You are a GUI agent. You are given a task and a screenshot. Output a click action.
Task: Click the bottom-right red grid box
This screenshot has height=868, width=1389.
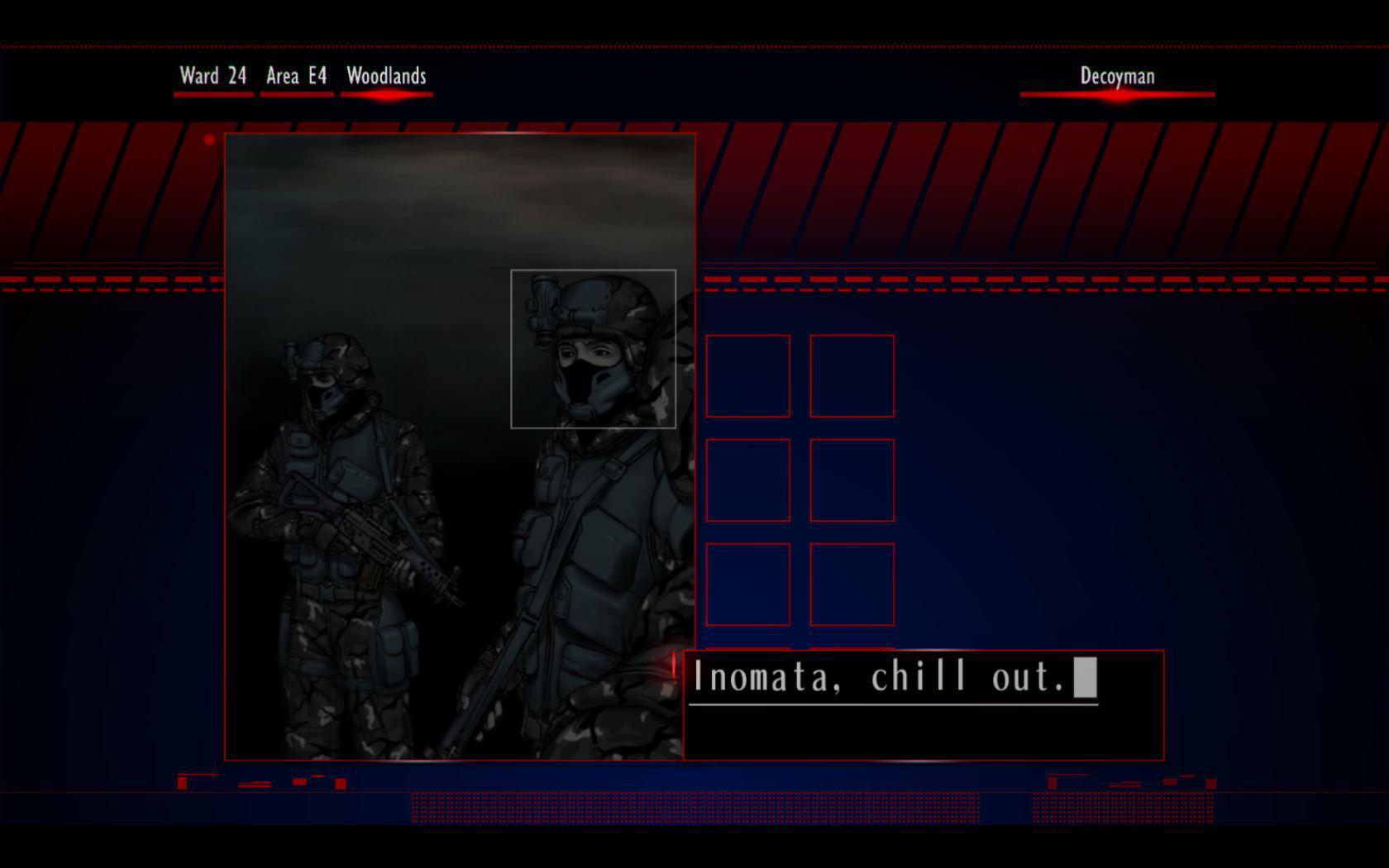tap(852, 583)
